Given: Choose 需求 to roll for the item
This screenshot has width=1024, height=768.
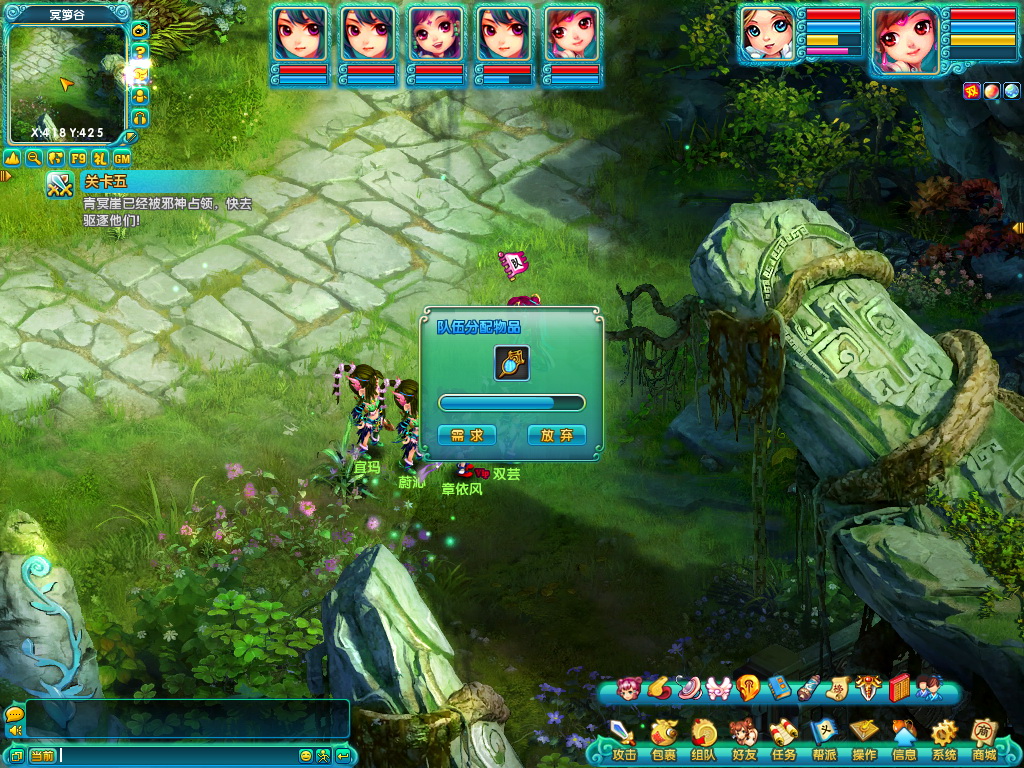Looking at the screenshot, I should click(x=466, y=435).
